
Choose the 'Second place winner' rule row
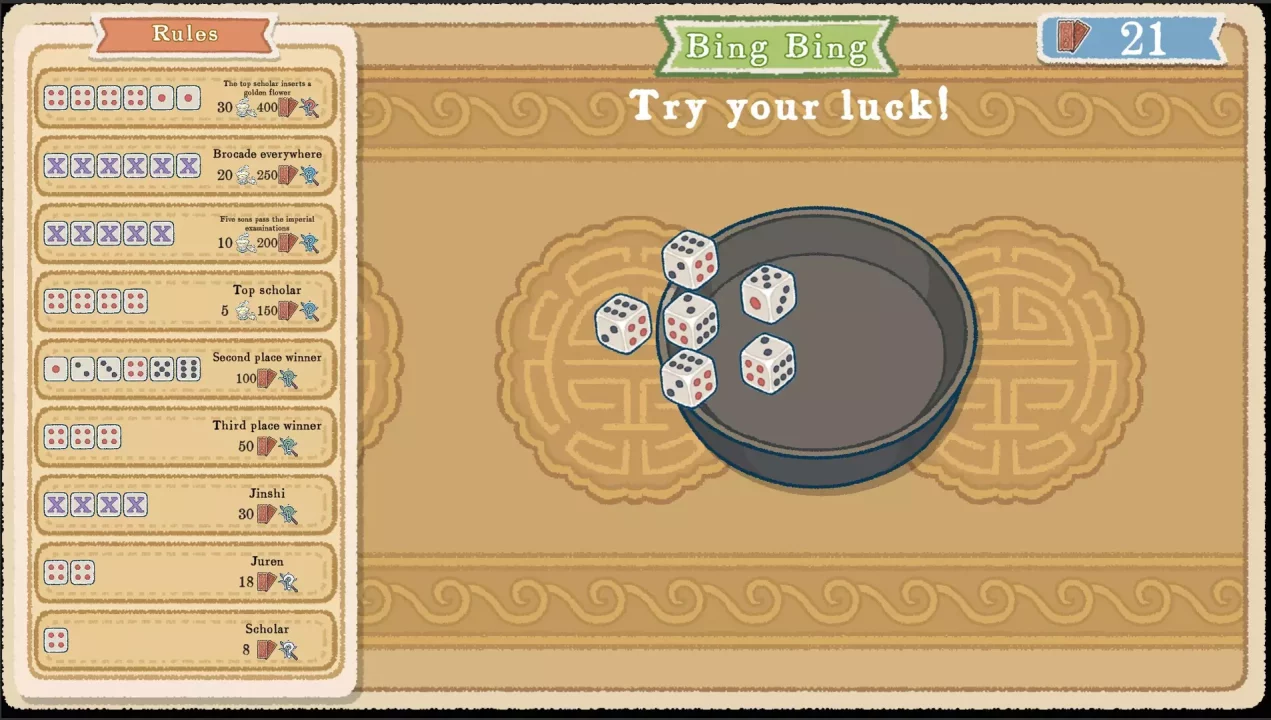click(x=185, y=369)
